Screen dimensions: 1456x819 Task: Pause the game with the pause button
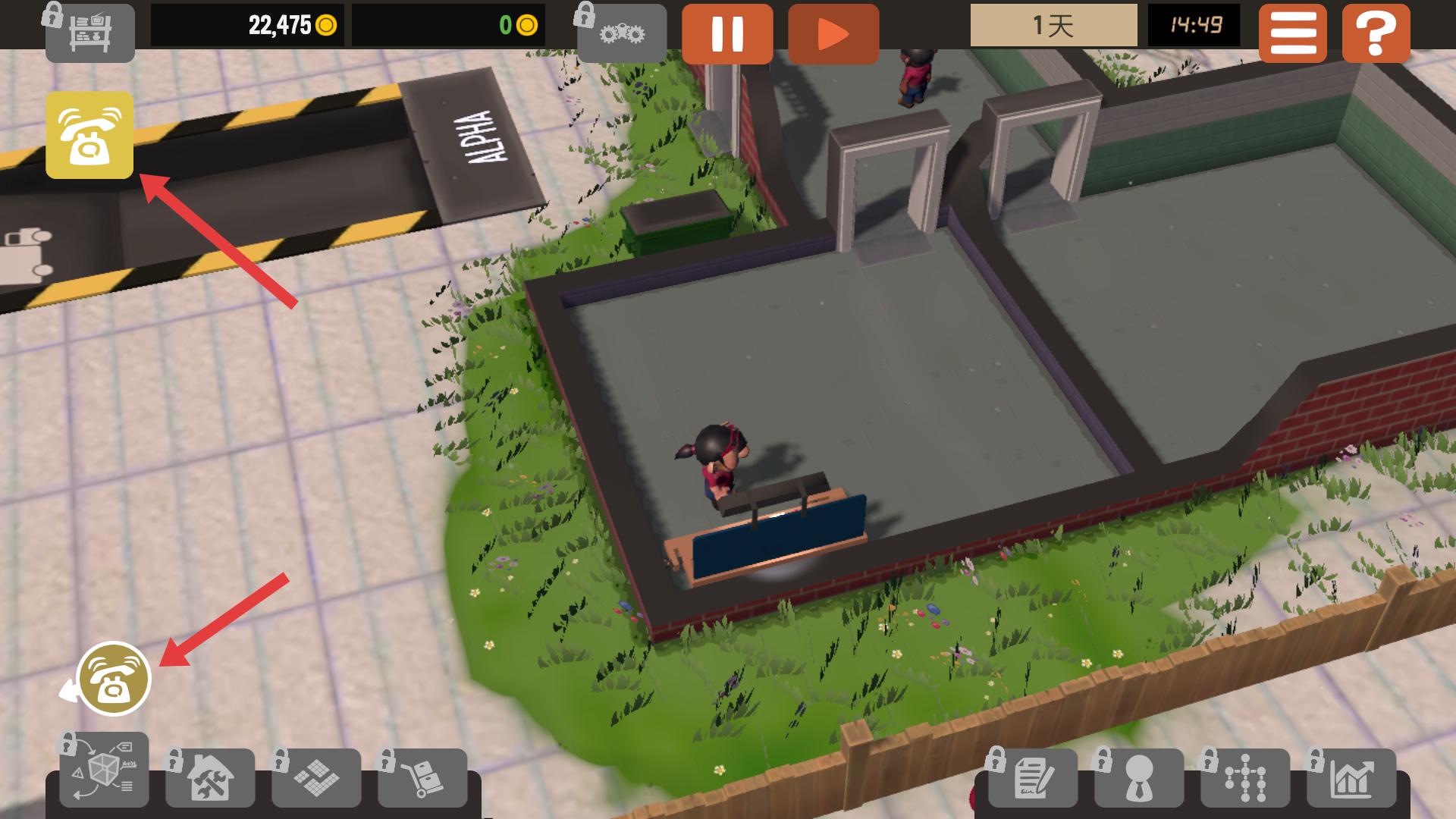pyautogui.click(x=726, y=33)
